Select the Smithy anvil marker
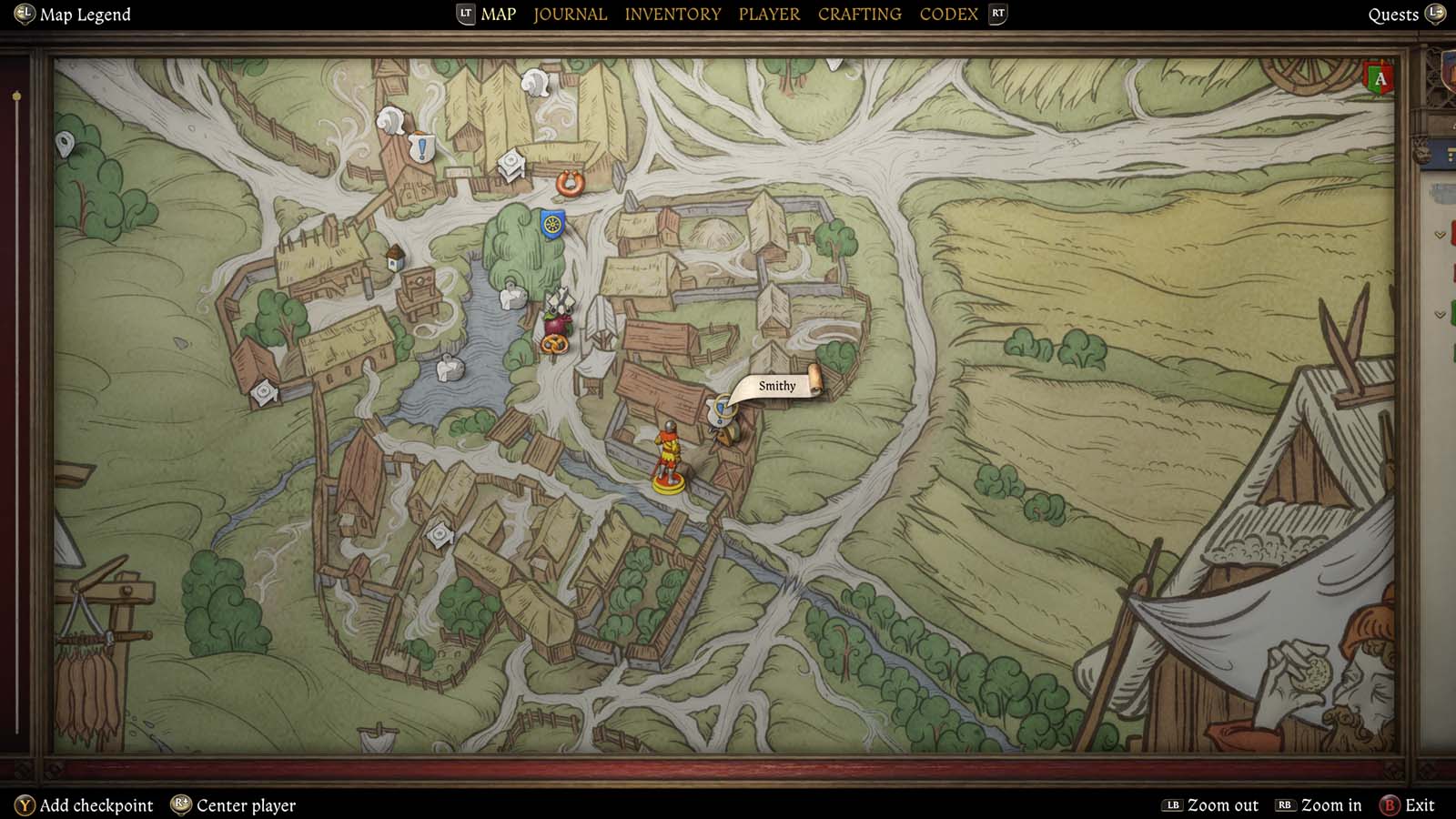 [721, 411]
